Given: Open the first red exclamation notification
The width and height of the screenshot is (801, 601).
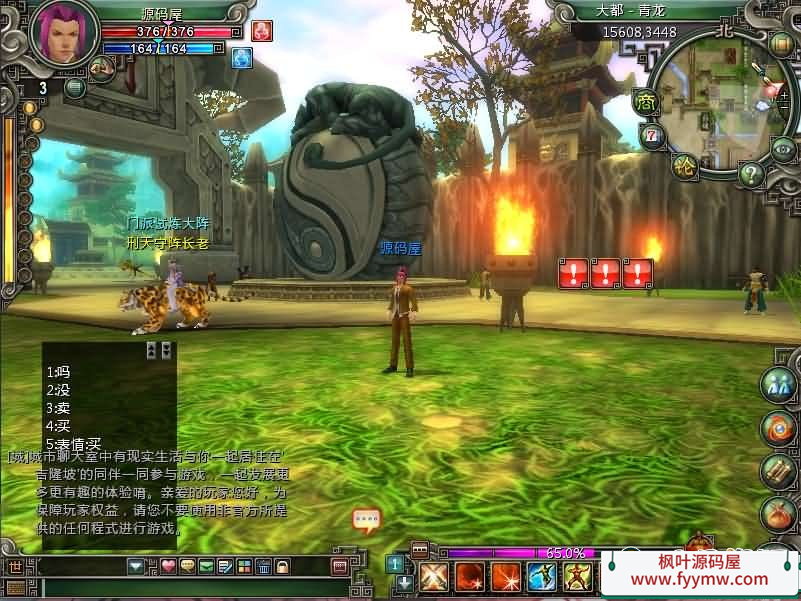Looking at the screenshot, I should [574, 272].
